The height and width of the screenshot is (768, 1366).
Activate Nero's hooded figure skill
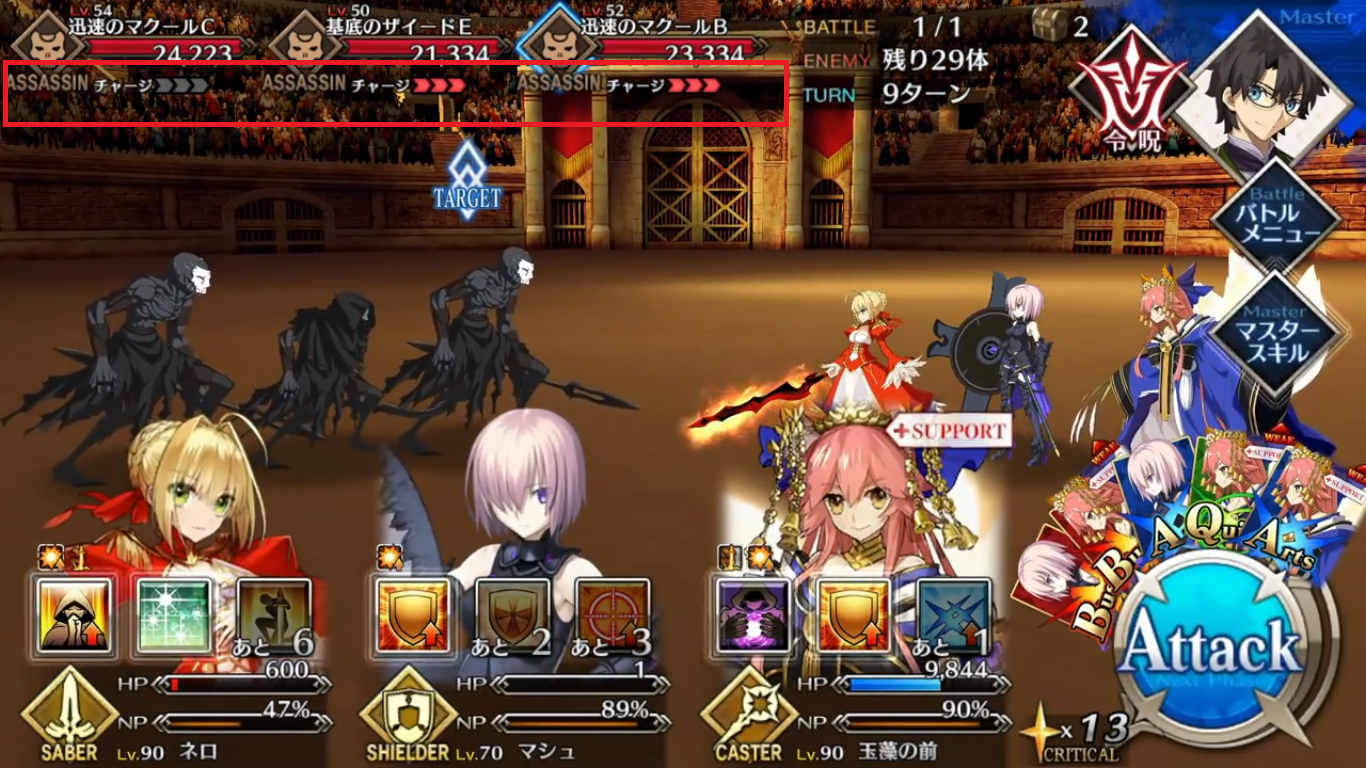pos(73,616)
